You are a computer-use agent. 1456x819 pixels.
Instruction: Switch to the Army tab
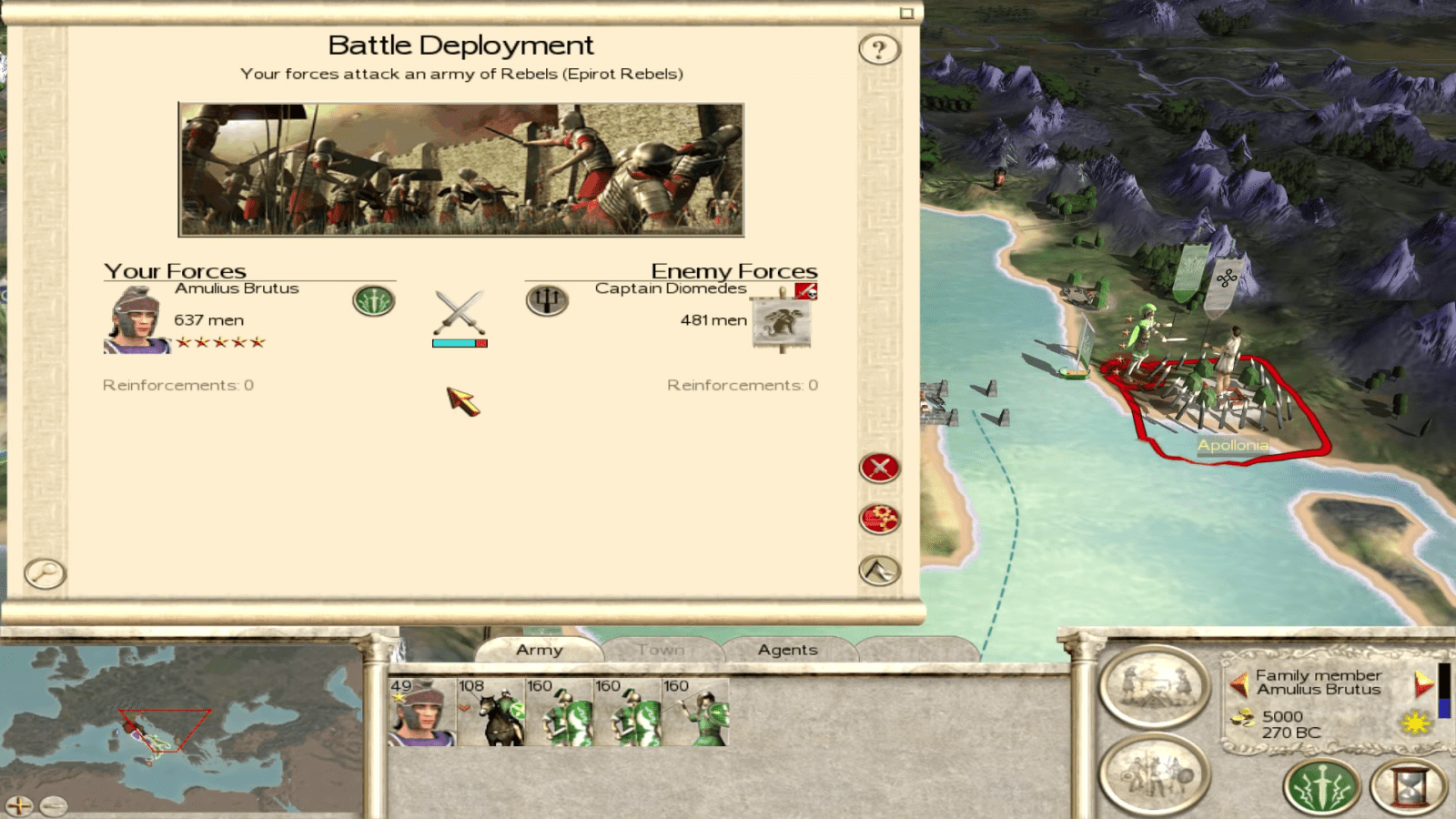(541, 649)
